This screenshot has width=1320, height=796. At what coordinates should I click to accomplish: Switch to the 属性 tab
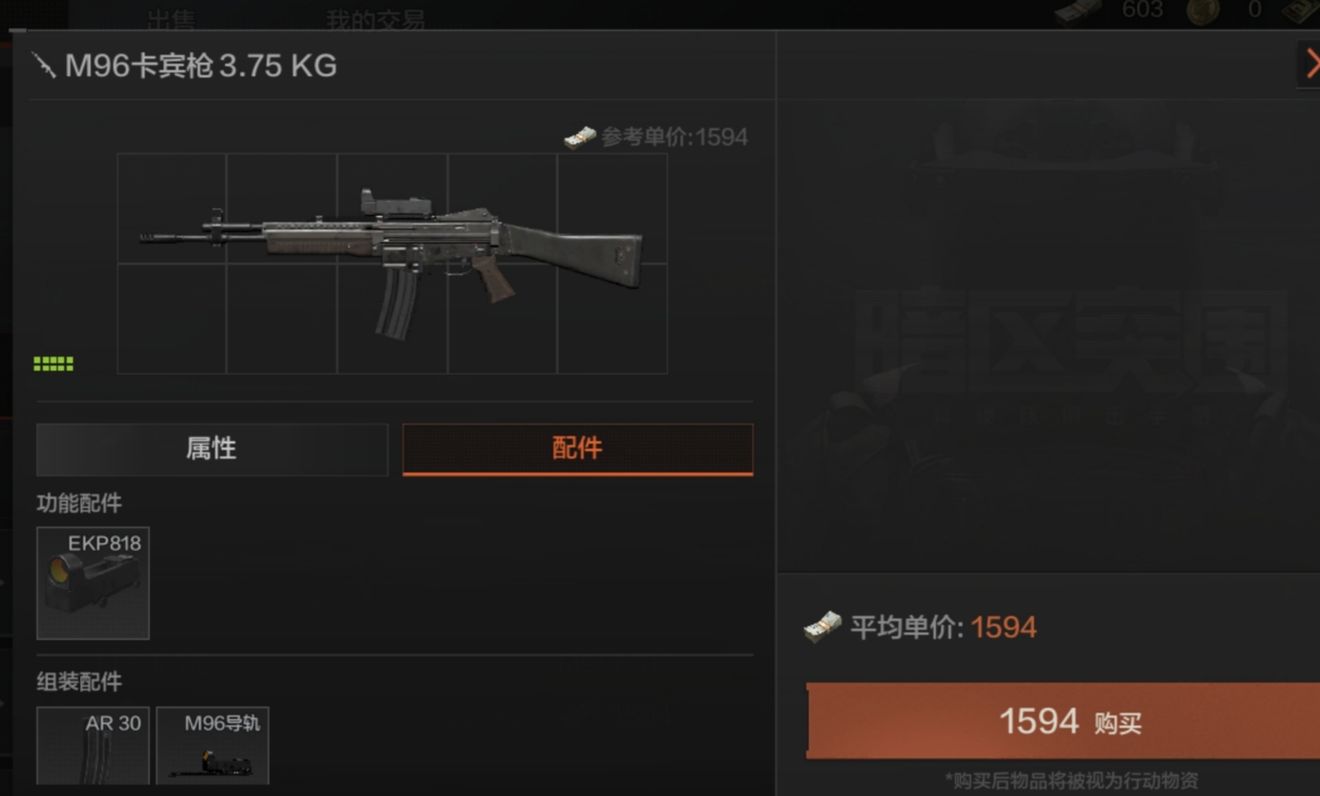[212, 449]
